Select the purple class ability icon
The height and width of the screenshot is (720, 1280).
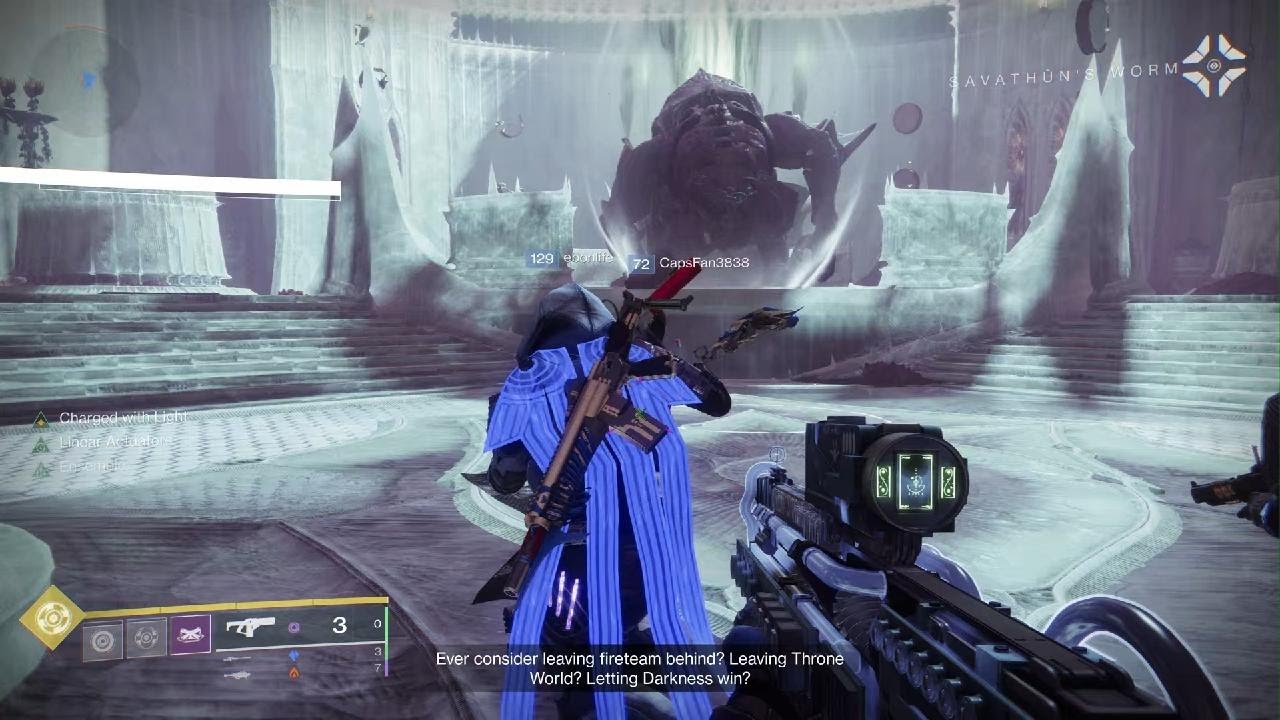coord(190,635)
